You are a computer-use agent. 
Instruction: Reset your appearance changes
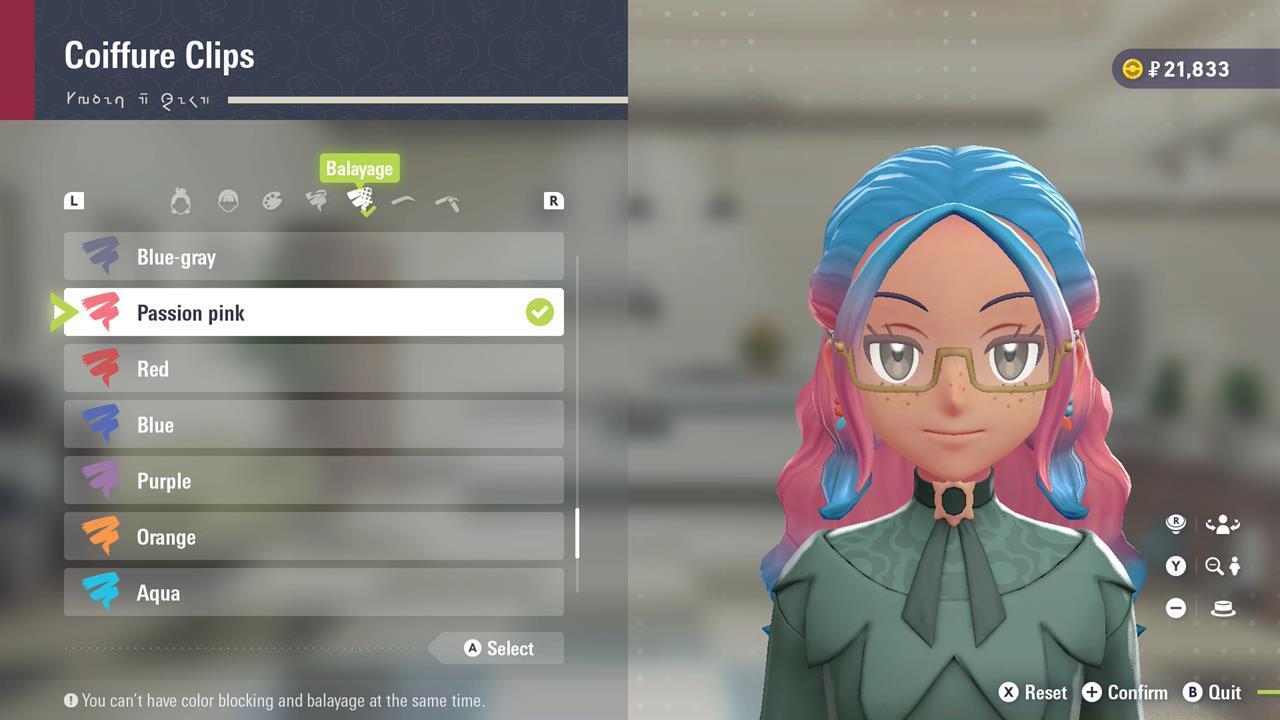tap(1034, 692)
